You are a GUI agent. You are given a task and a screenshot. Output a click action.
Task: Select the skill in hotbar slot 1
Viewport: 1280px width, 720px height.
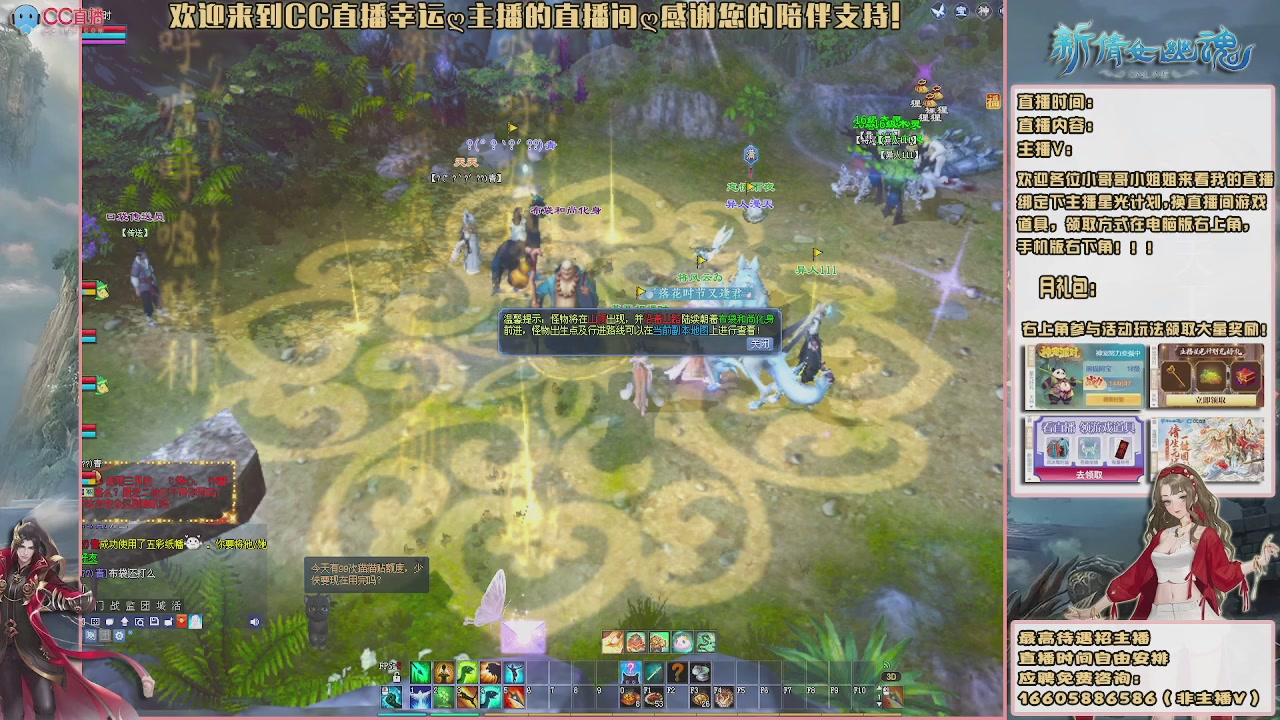[x=420, y=697]
